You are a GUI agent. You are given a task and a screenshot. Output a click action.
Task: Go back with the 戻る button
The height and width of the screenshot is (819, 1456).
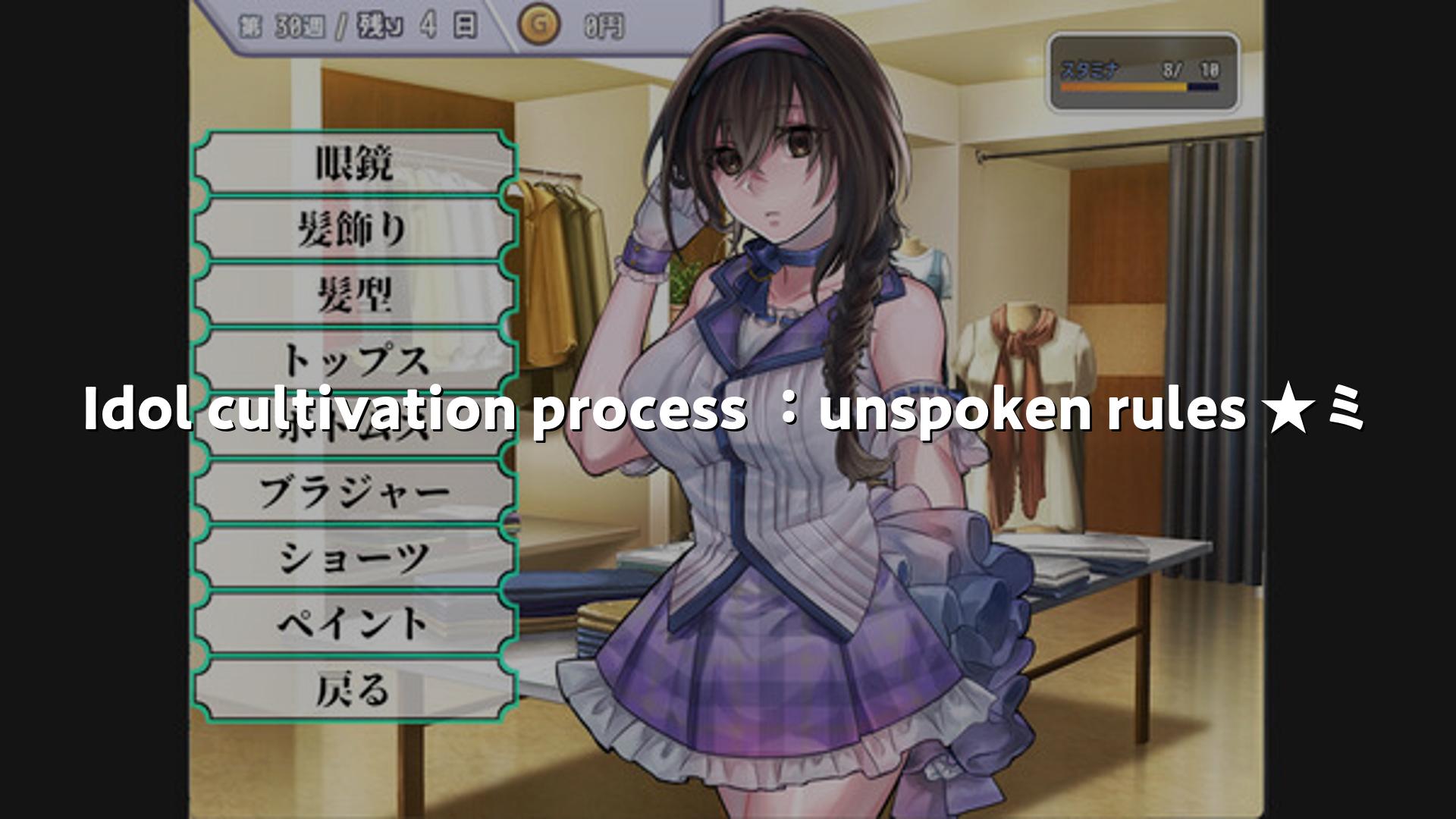354,690
